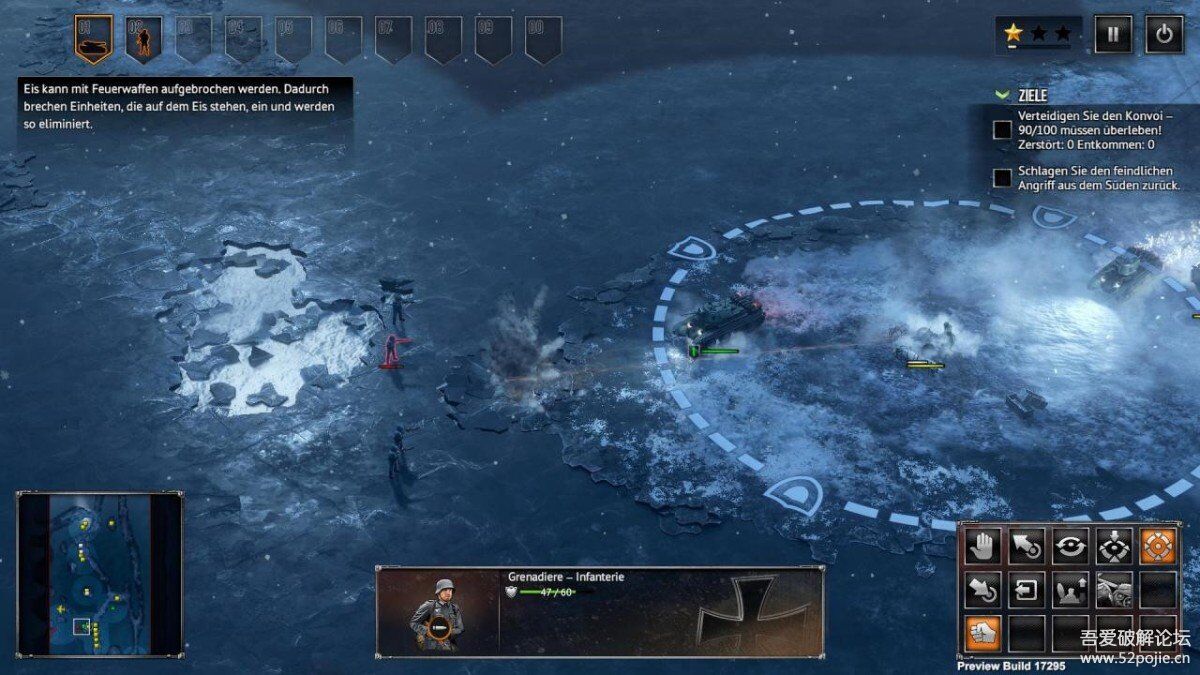Collapse the Ziele objectives list
The image size is (1200, 675).
coord(1003,95)
